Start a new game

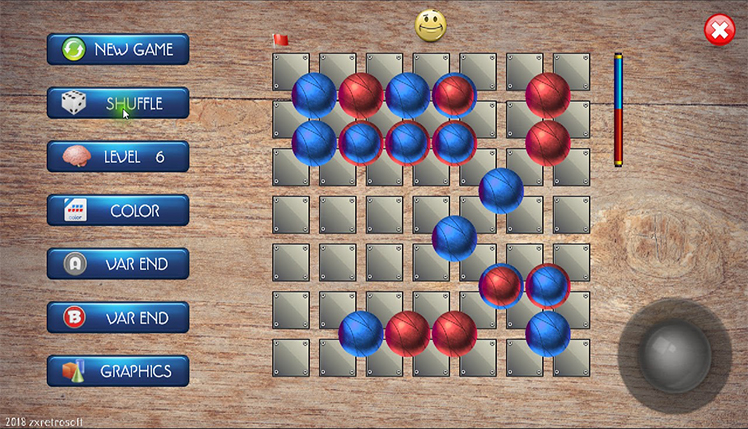[x=118, y=49]
